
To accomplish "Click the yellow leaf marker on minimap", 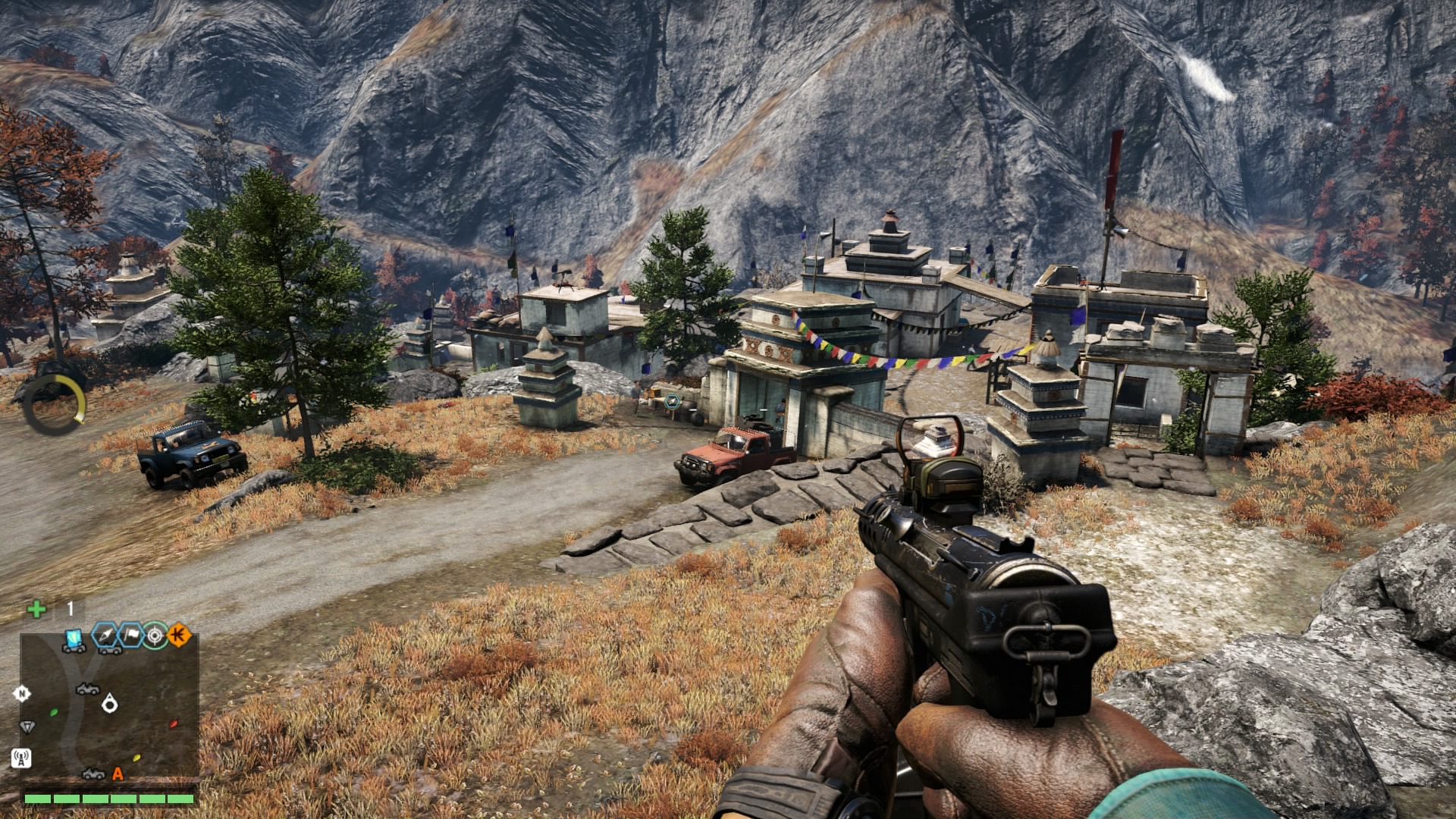I will [136, 757].
